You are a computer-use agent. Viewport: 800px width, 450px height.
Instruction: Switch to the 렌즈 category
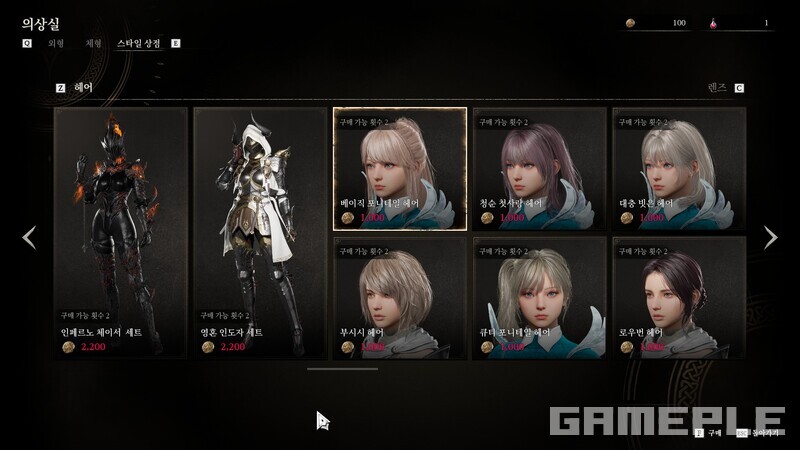pyautogui.click(x=716, y=88)
